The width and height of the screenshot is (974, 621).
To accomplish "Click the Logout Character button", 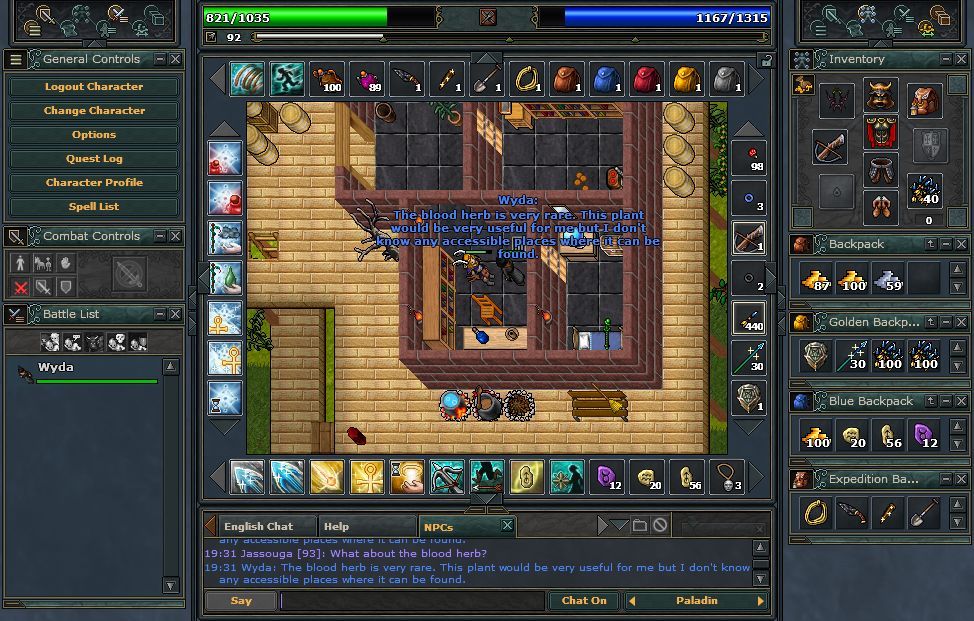I will click(x=93, y=87).
